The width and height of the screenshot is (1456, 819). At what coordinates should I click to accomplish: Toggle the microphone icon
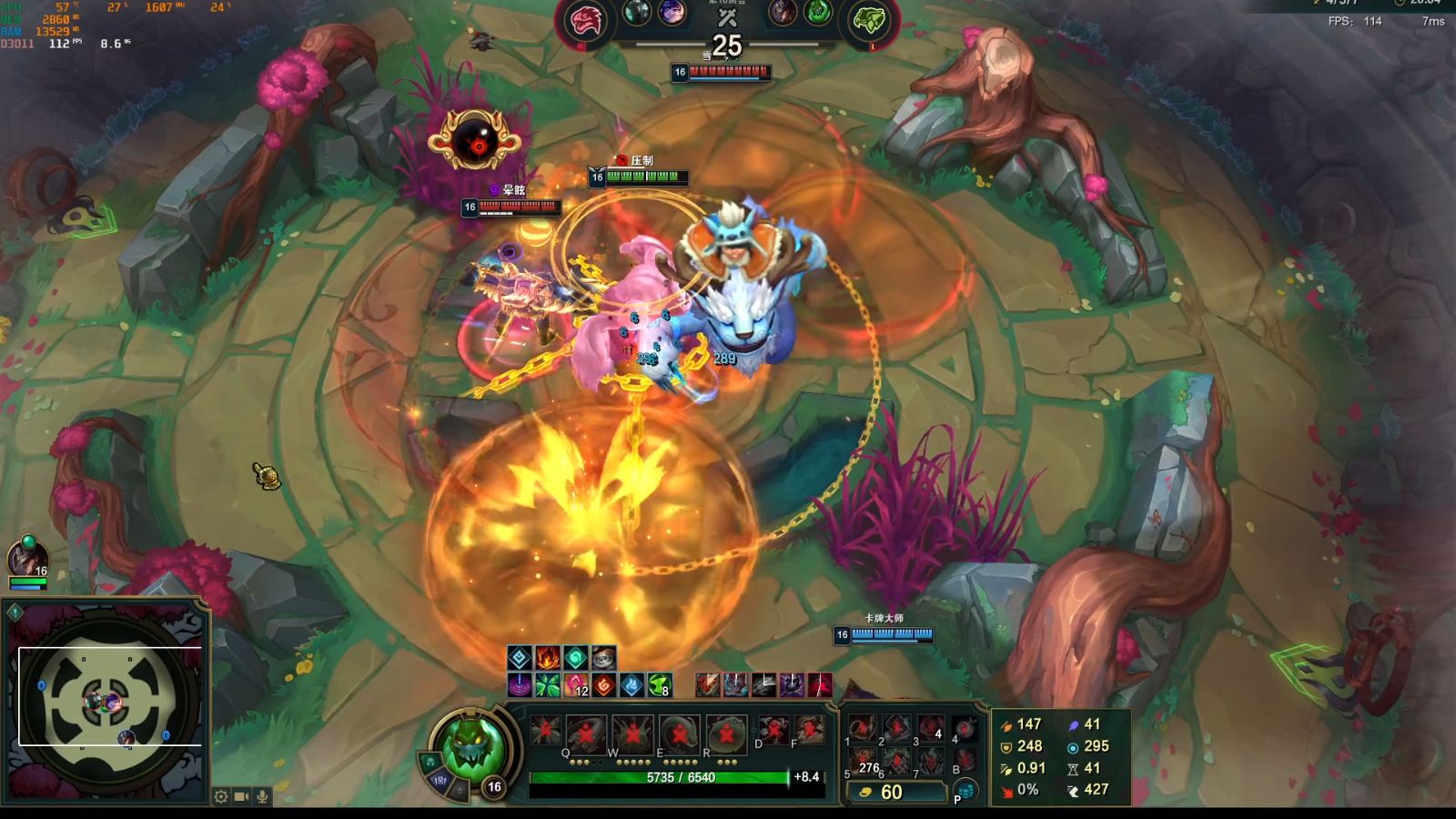[x=262, y=796]
